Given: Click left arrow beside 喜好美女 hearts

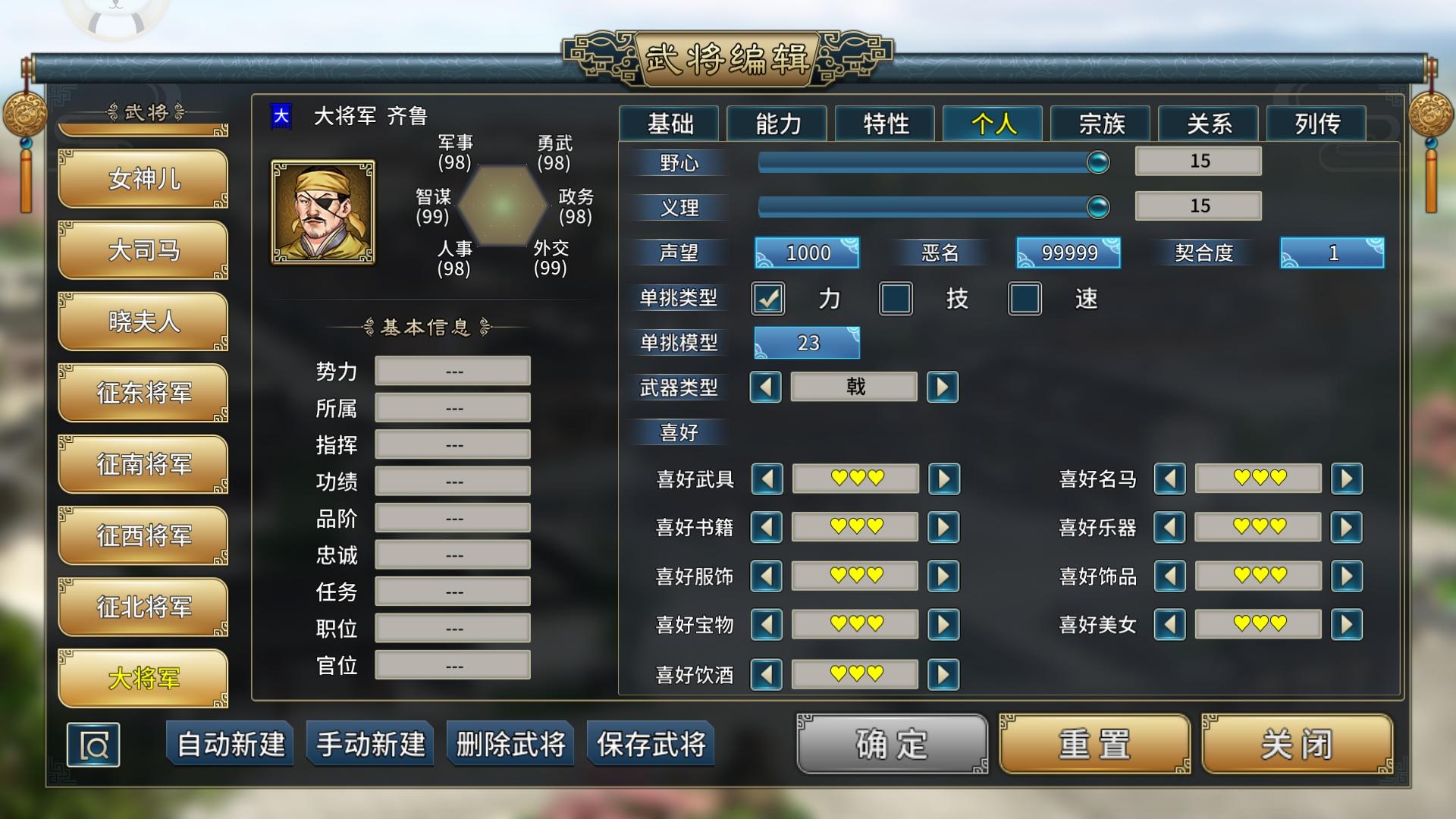Looking at the screenshot, I should [1171, 624].
